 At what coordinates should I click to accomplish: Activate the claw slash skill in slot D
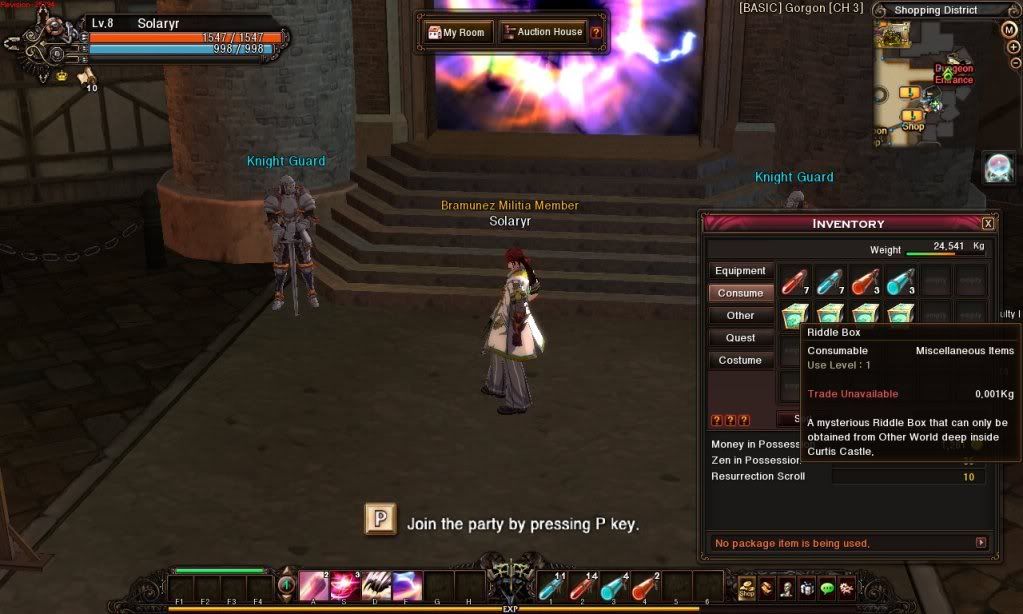tap(376, 586)
